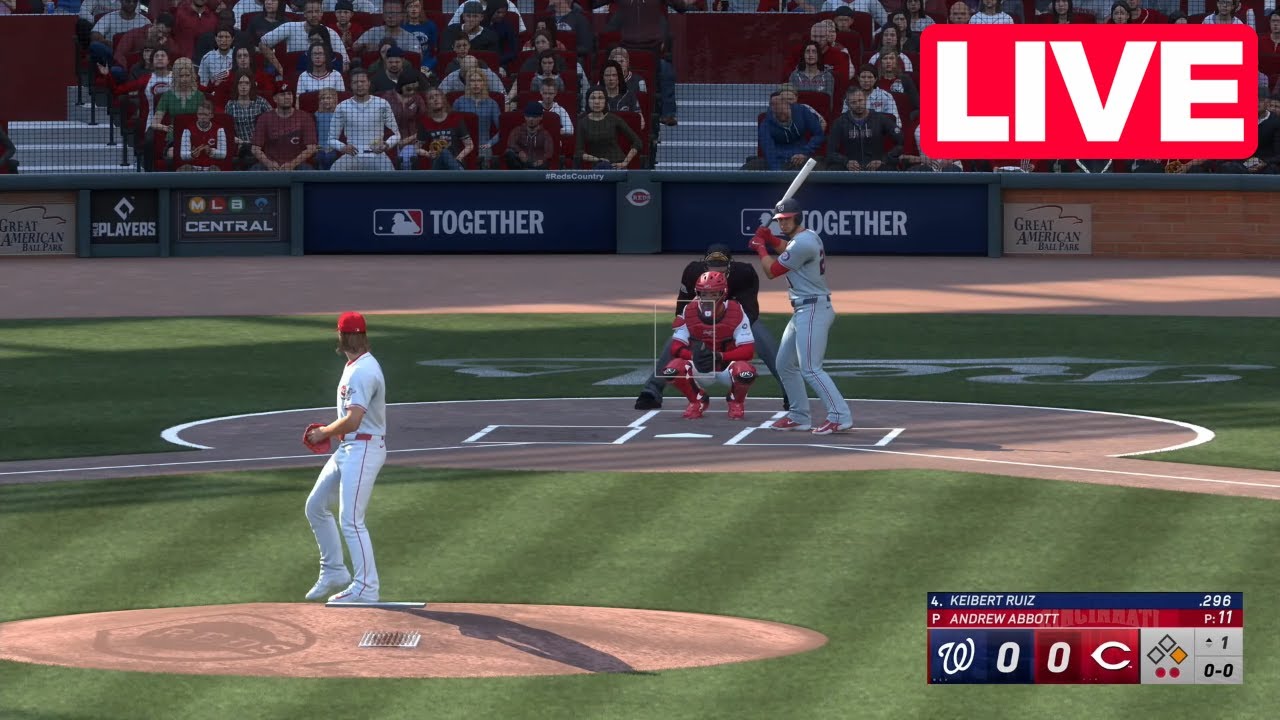Open the MLB Central banner logo
The height and width of the screenshot is (720, 1280).
pyautogui.click(x=227, y=214)
